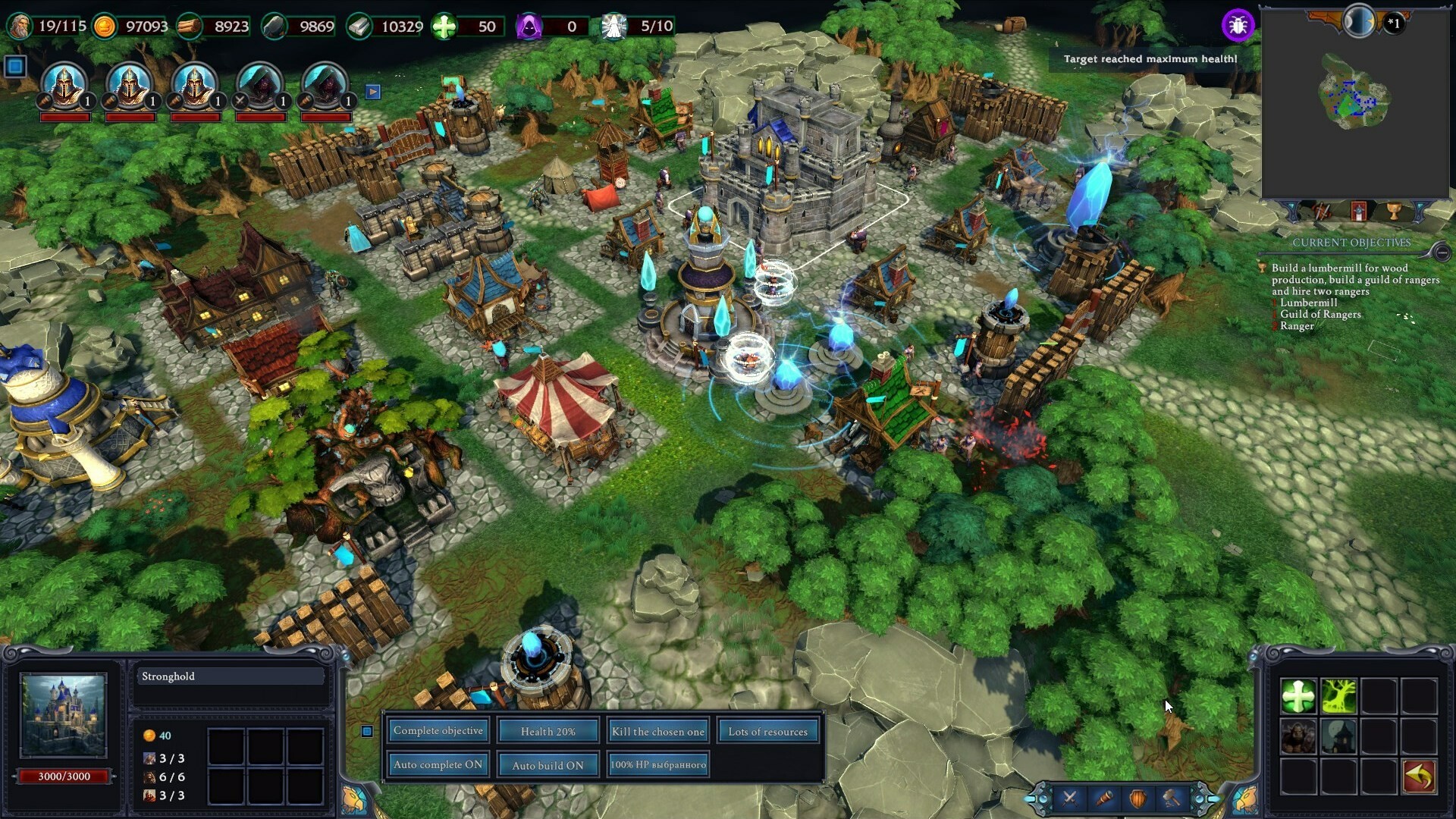Toggle Auto complete ON
Image resolution: width=1456 pixels, height=819 pixels.
click(x=438, y=764)
